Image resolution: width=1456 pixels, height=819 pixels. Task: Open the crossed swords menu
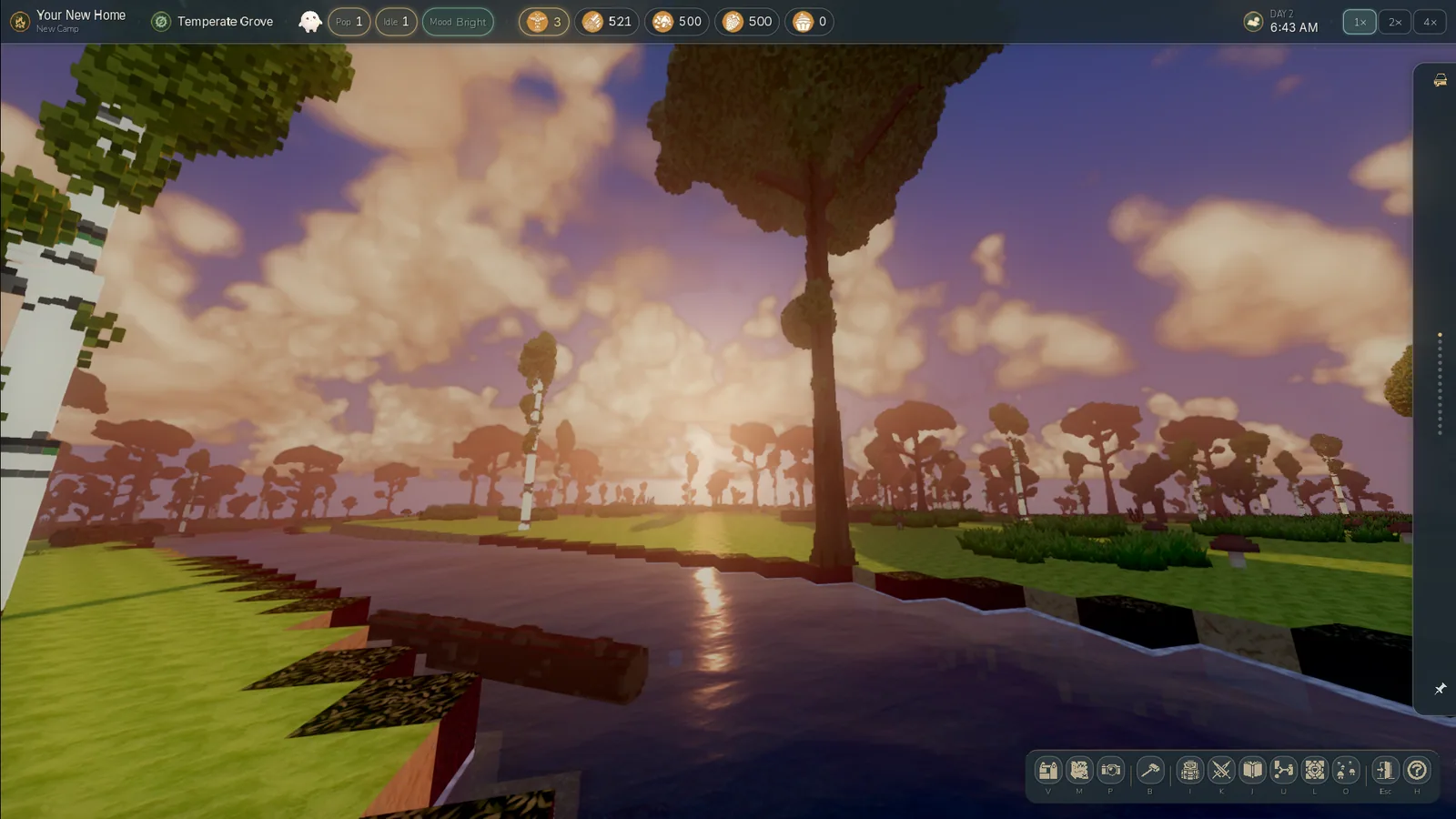1221,771
